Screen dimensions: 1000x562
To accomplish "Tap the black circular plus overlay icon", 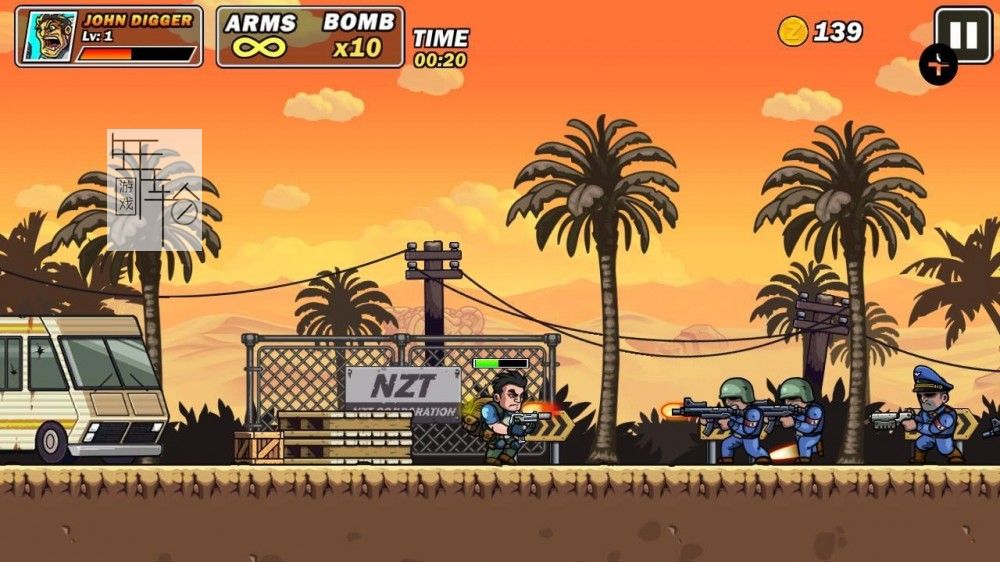I will pyautogui.click(x=938, y=66).
